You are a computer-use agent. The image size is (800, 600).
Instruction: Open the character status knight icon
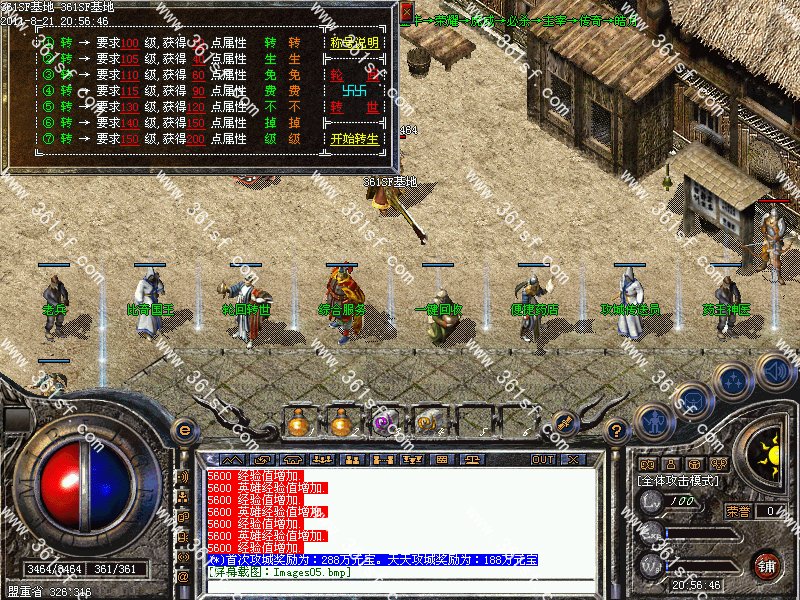coord(653,420)
